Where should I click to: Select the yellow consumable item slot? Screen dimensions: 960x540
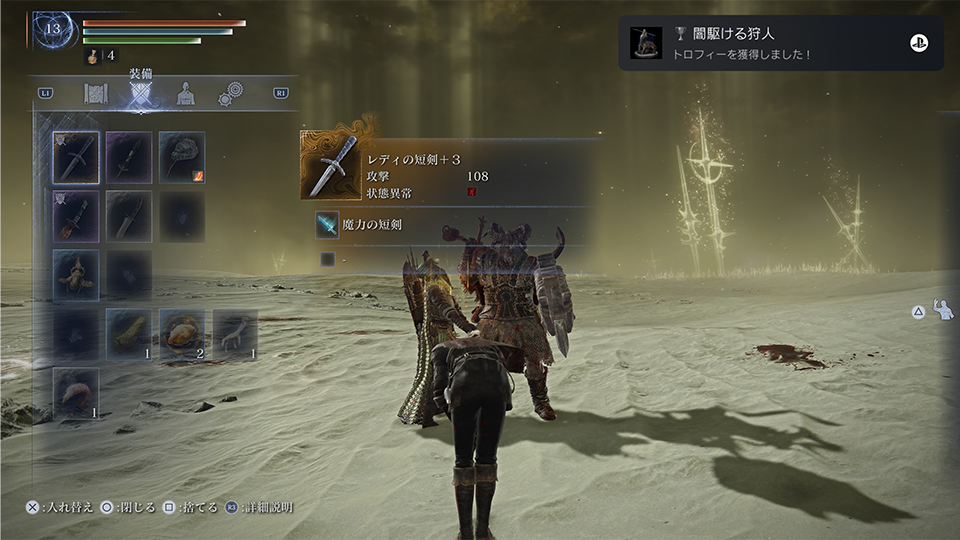[129, 334]
